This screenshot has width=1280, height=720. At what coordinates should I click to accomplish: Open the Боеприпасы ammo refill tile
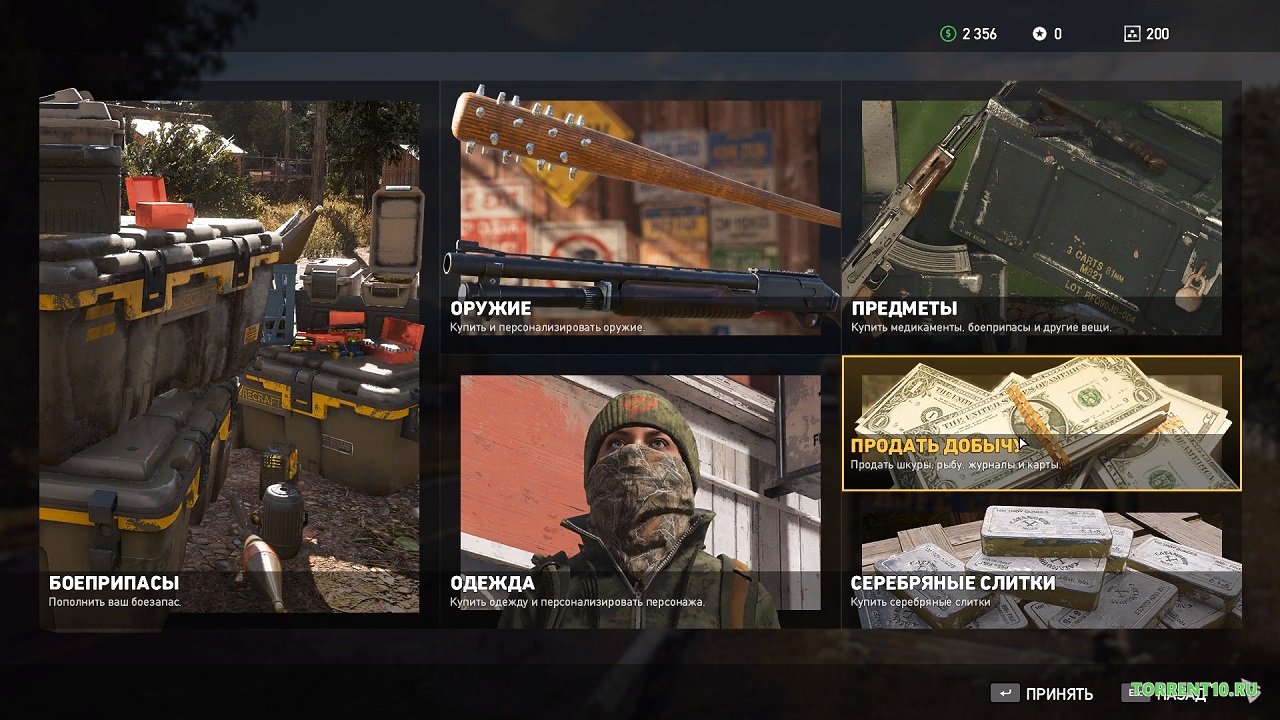pos(229,355)
